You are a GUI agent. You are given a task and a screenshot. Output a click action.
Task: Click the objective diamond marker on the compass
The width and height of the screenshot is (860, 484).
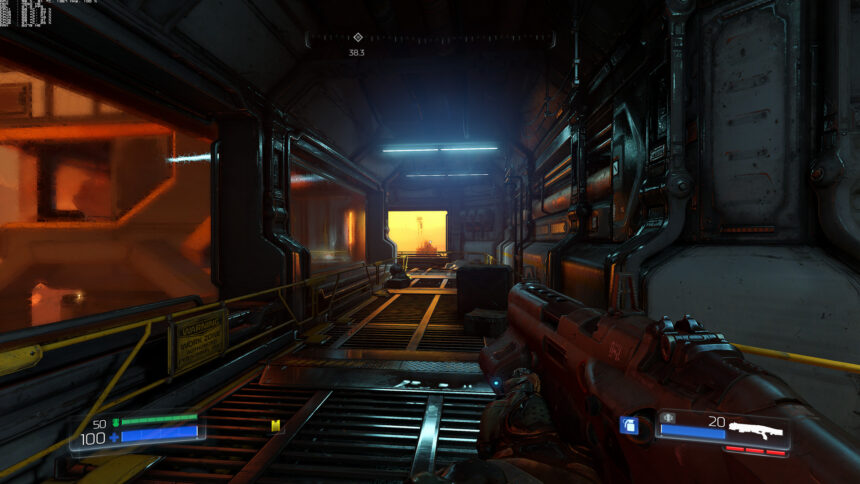[357, 37]
